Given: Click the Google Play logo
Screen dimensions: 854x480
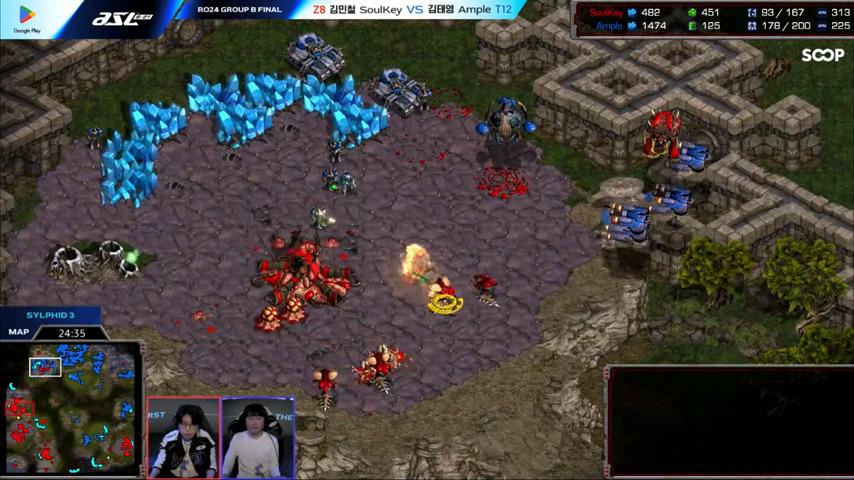Looking at the screenshot, I should coord(27,19).
